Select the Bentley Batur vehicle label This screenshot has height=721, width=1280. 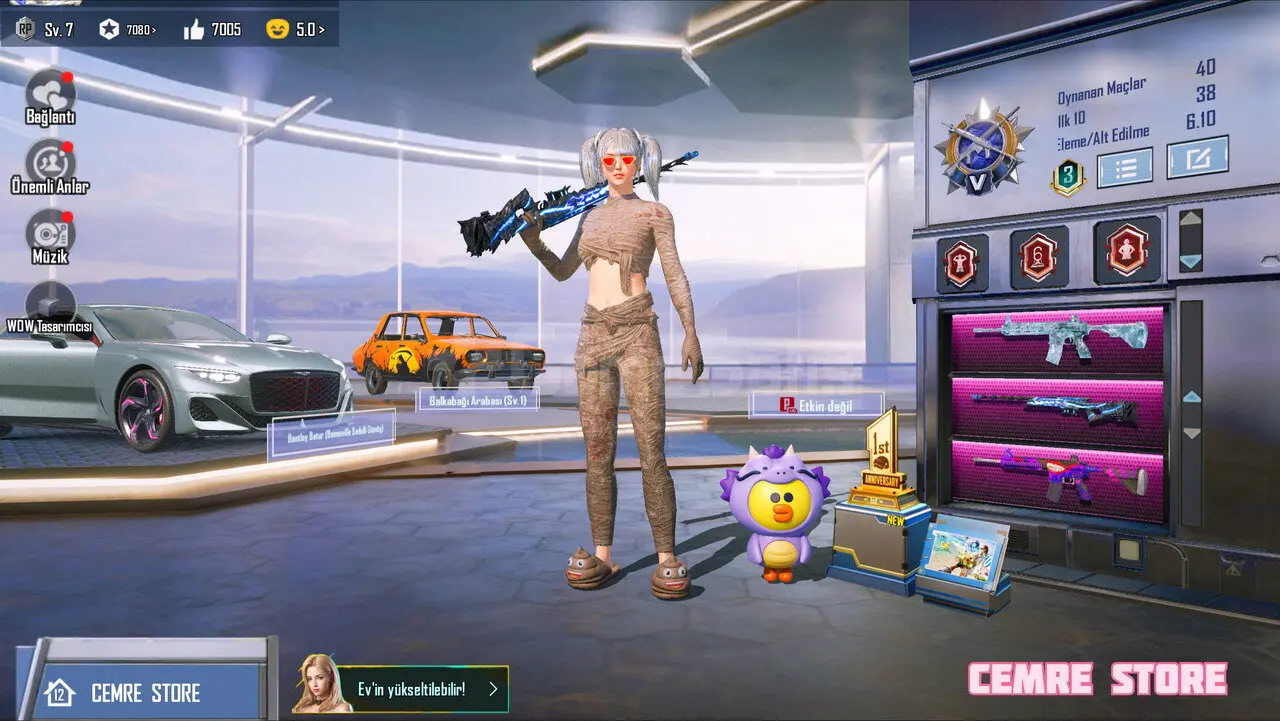coord(332,435)
